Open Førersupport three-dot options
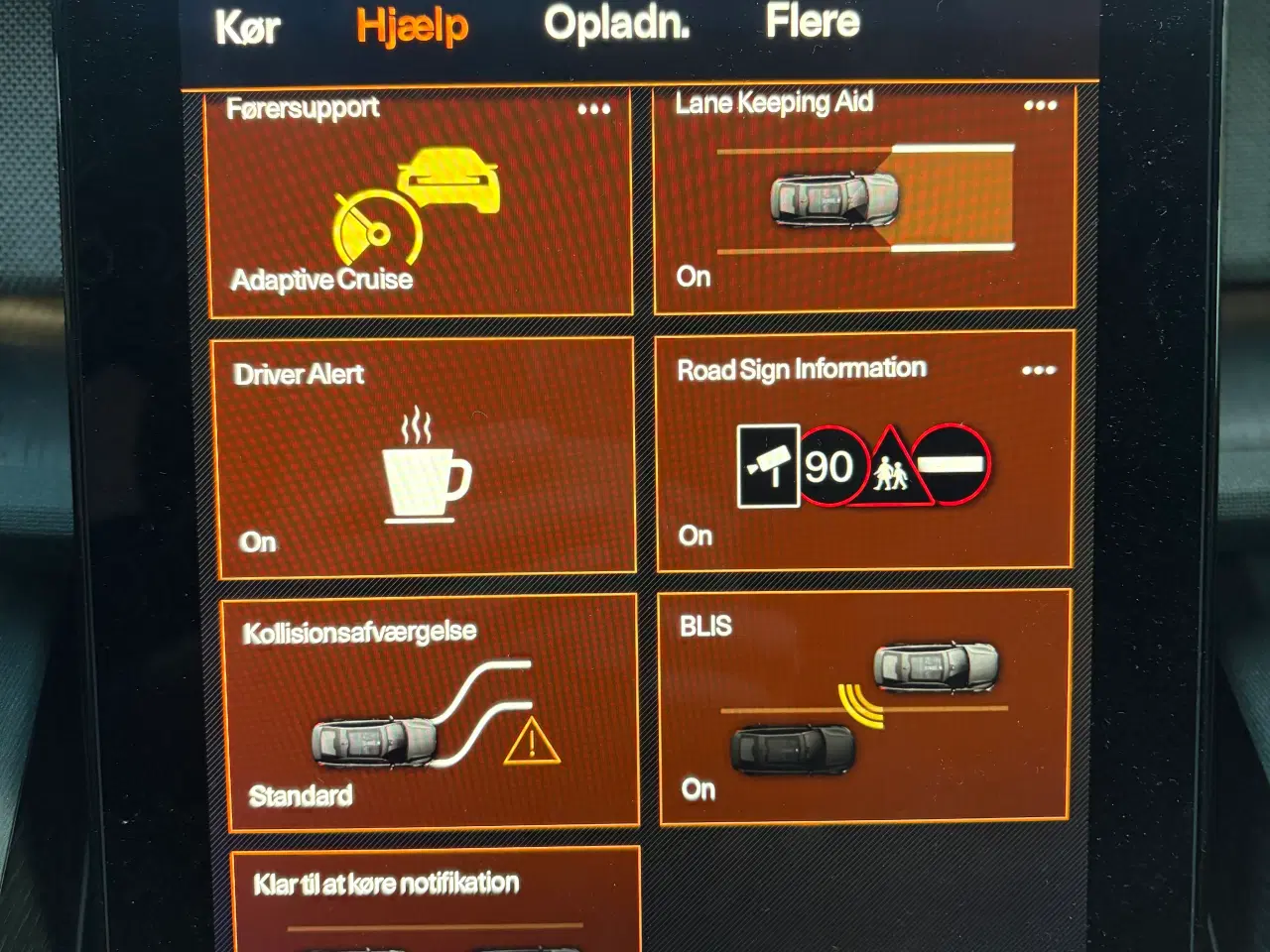 594,109
